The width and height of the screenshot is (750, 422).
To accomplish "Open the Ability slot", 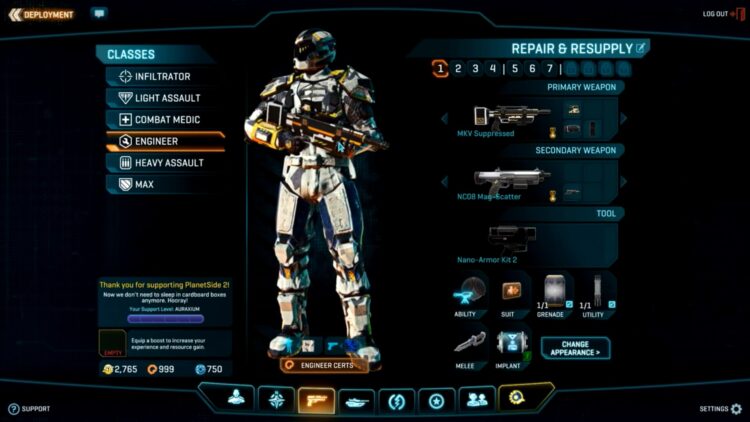I will point(468,293).
